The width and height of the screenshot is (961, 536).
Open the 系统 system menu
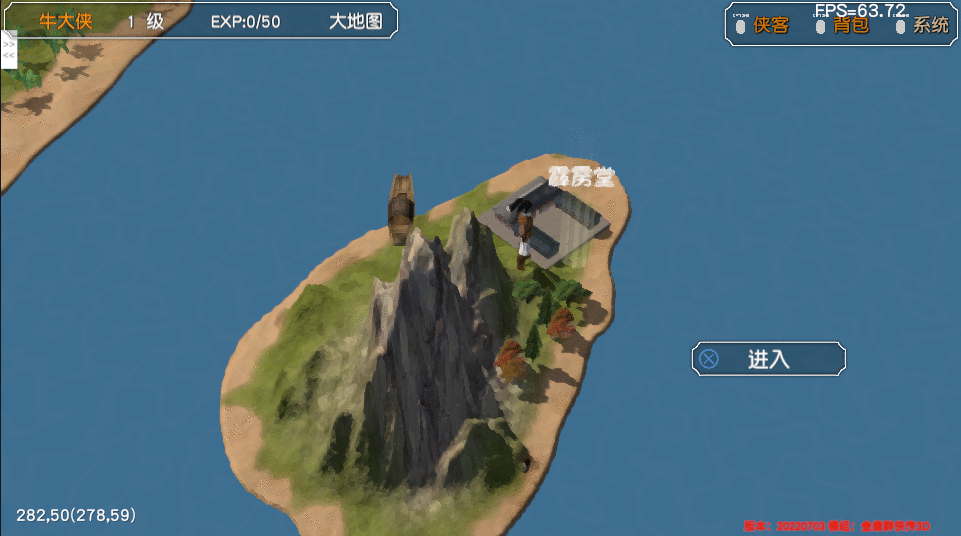point(930,26)
